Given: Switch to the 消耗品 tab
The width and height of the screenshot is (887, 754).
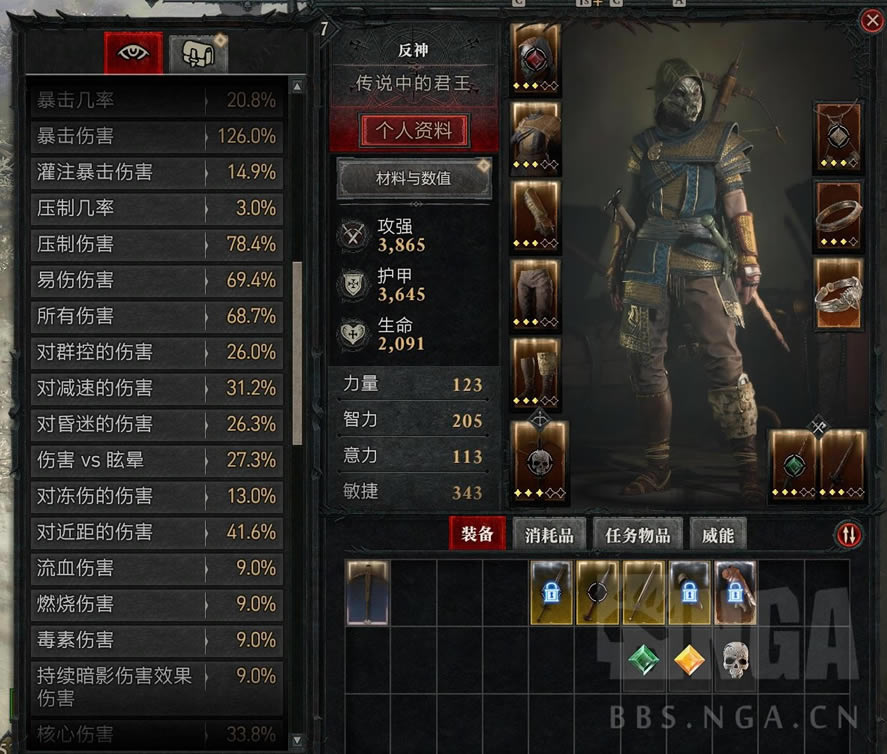Looking at the screenshot, I should 549,535.
